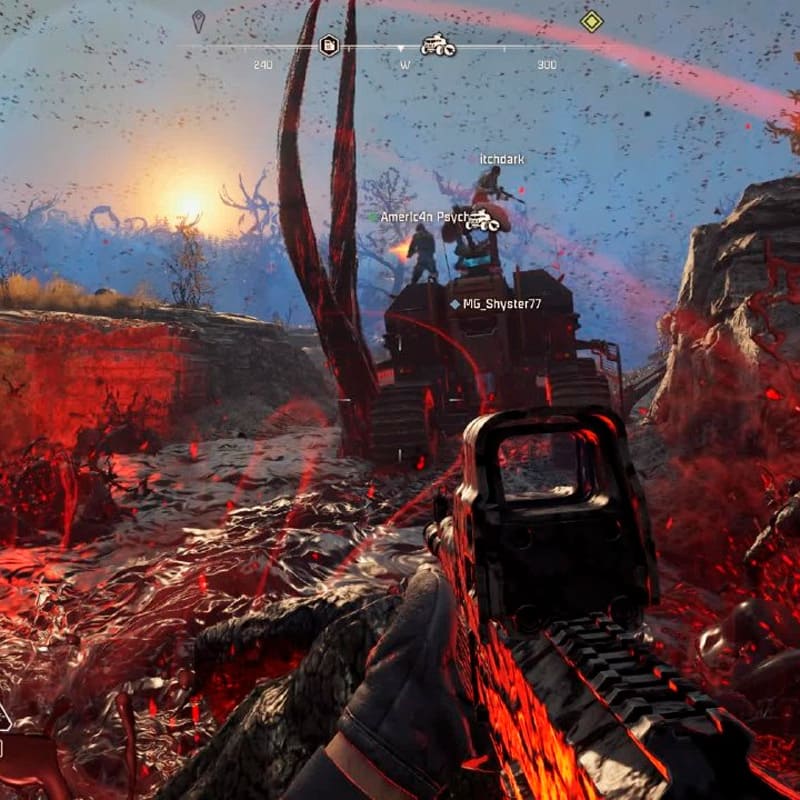Click the hexagon document icon on compass
Image resolution: width=800 pixels, height=800 pixels.
click(x=328, y=44)
